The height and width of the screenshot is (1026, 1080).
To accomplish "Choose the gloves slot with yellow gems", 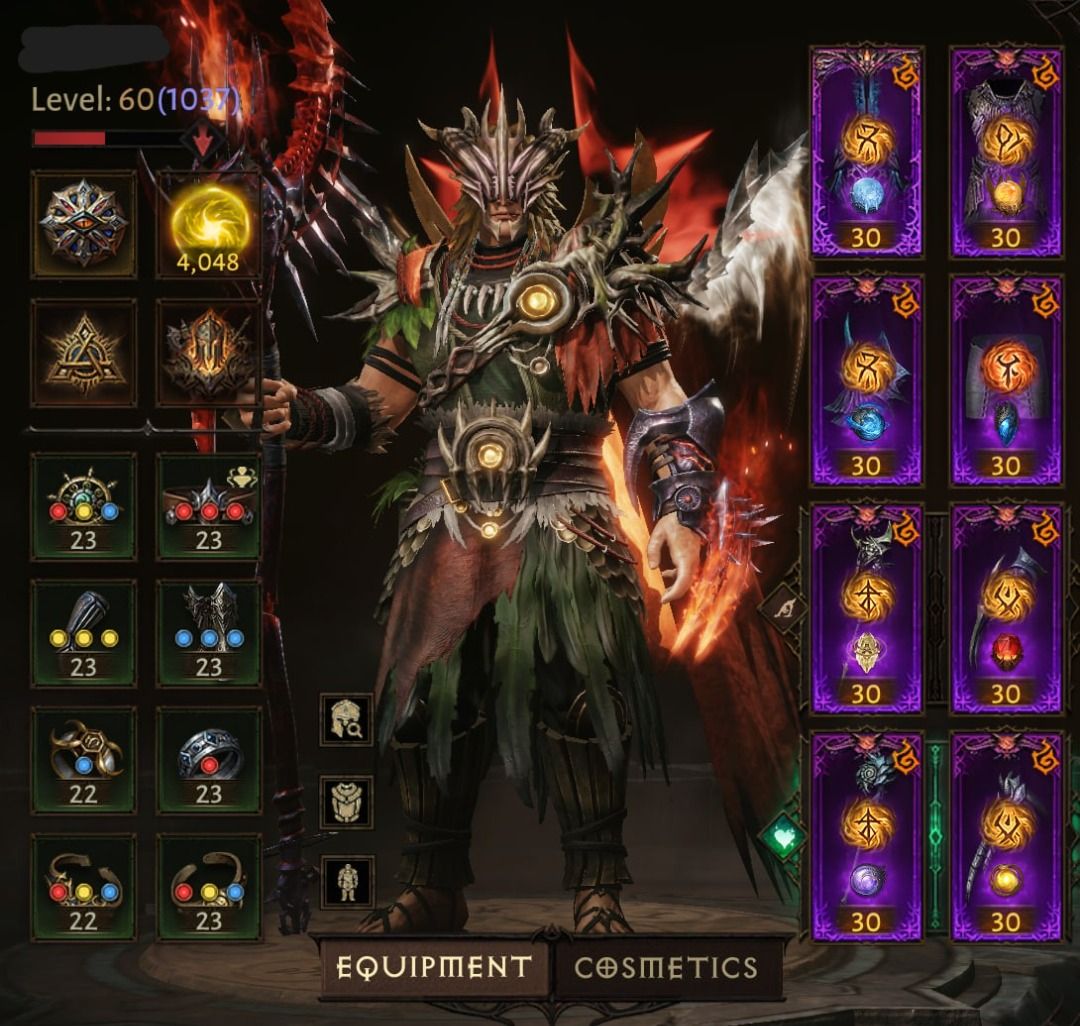I will coord(84,633).
